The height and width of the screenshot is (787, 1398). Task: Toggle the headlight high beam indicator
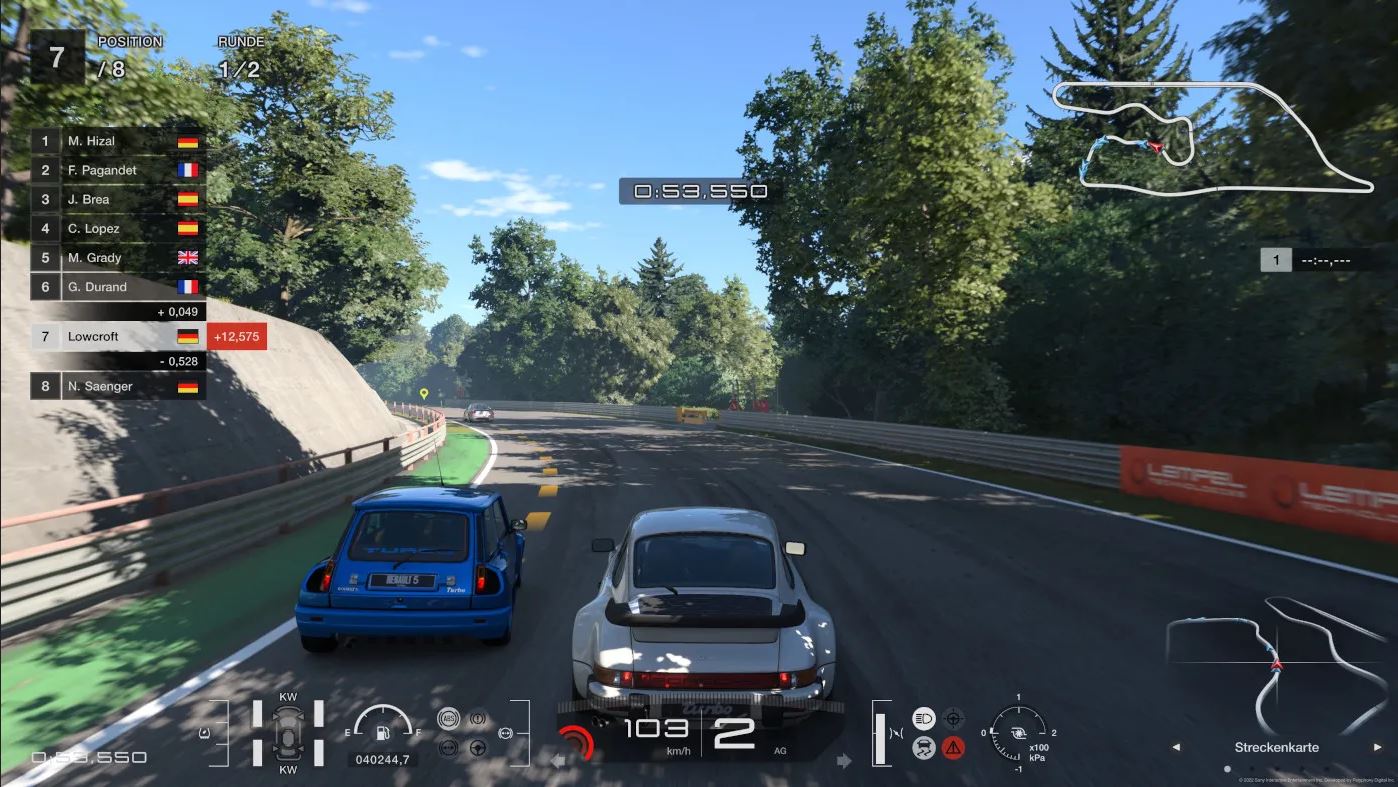pyautogui.click(x=924, y=718)
